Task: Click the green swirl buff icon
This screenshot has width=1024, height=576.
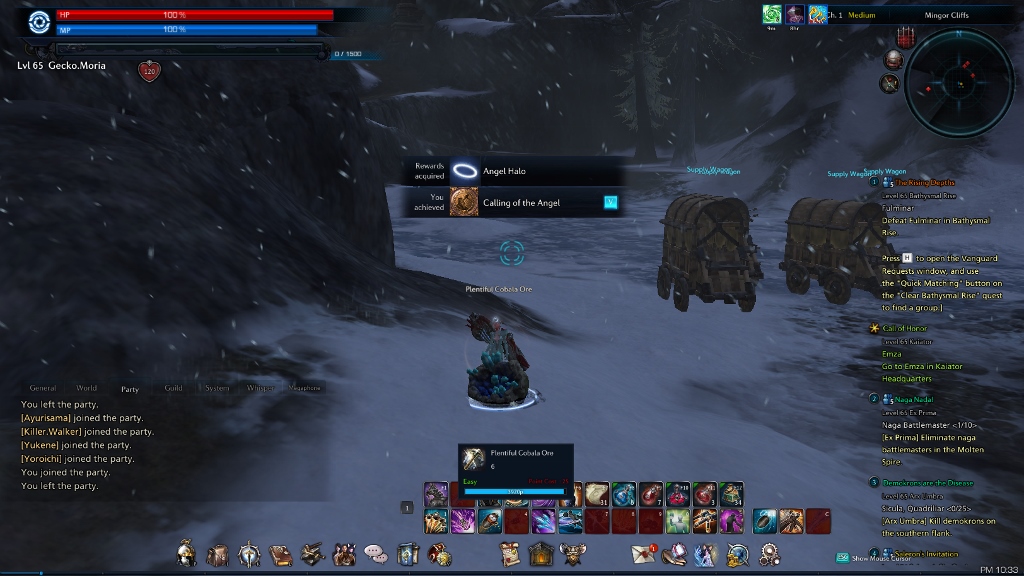Action: tap(772, 14)
